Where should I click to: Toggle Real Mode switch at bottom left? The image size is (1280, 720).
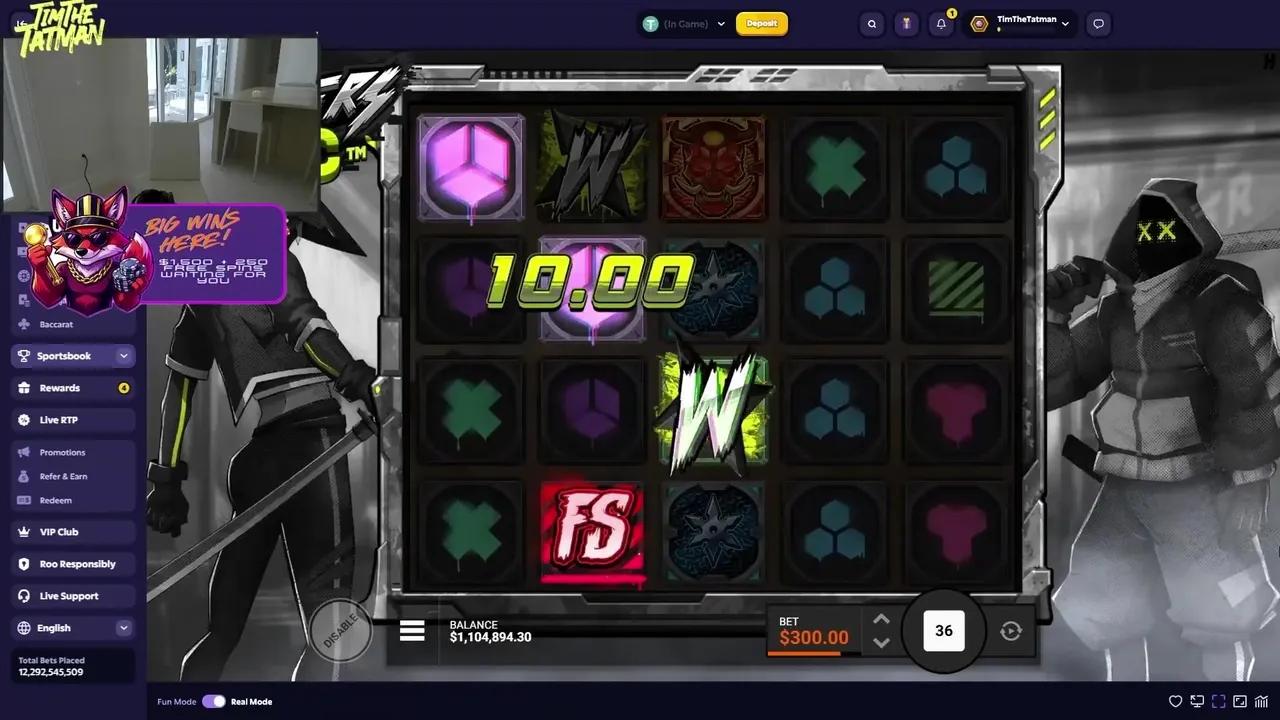pos(215,702)
